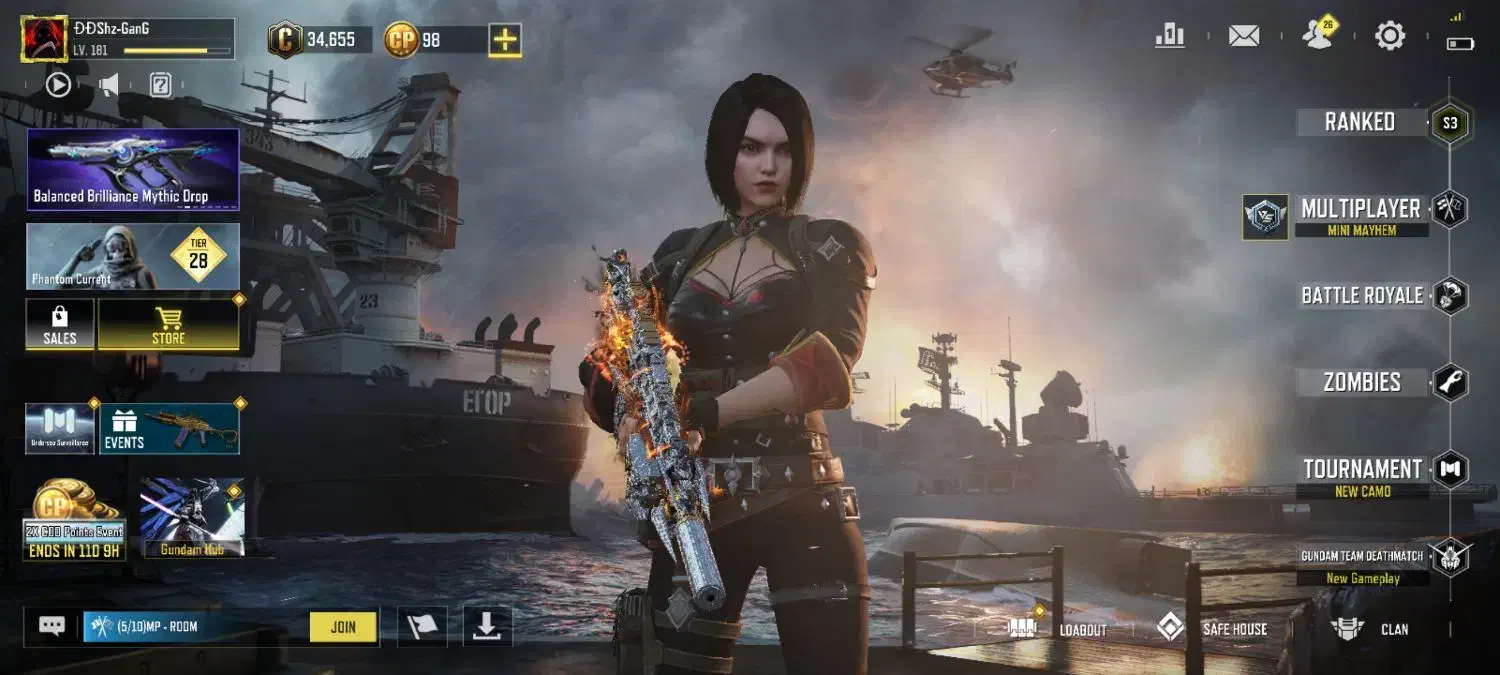Image resolution: width=1500 pixels, height=675 pixels.
Task: Check the mail envelope inbox
Action: (1244, 37)
